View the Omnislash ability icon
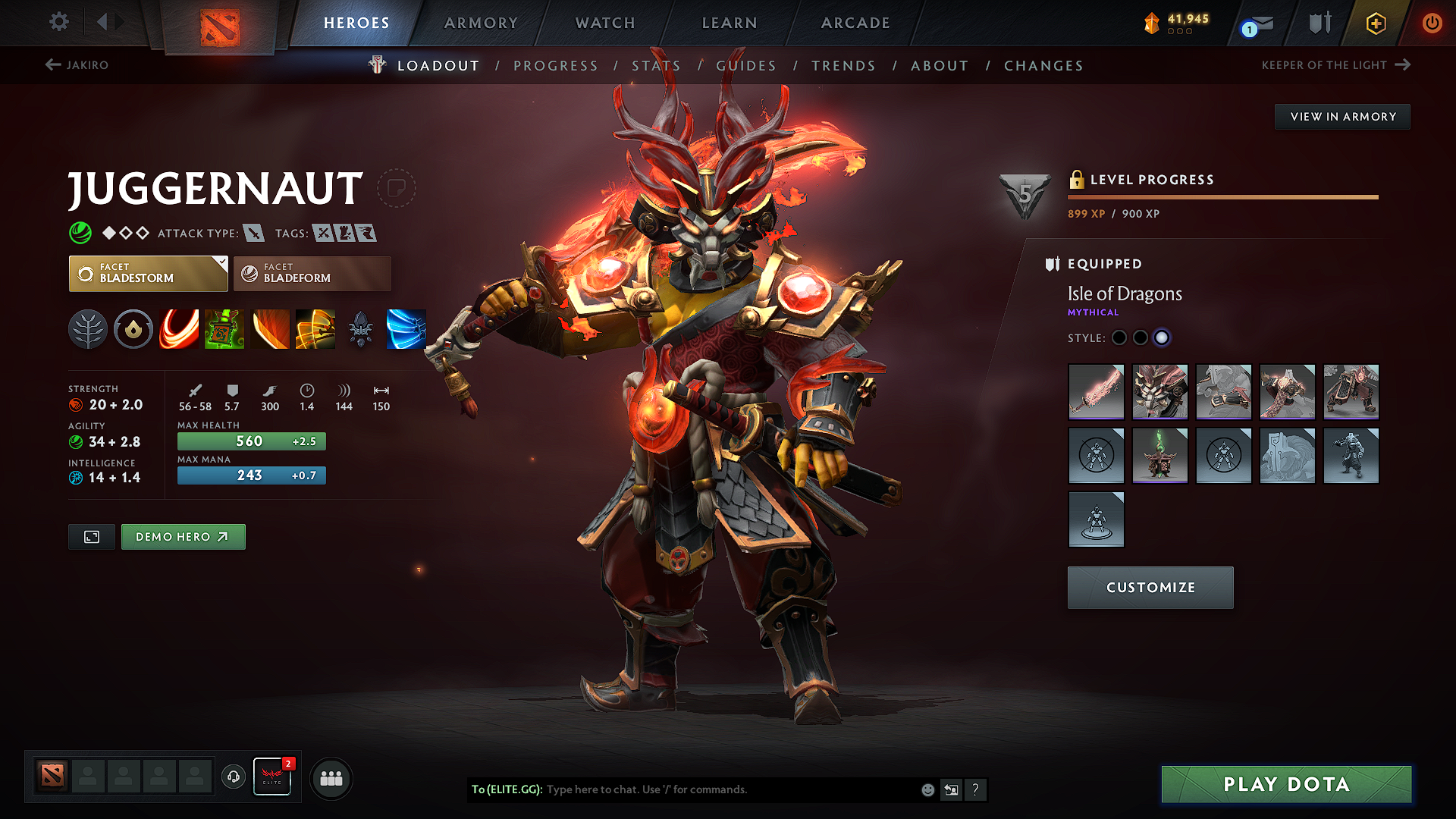 point(406,329)
